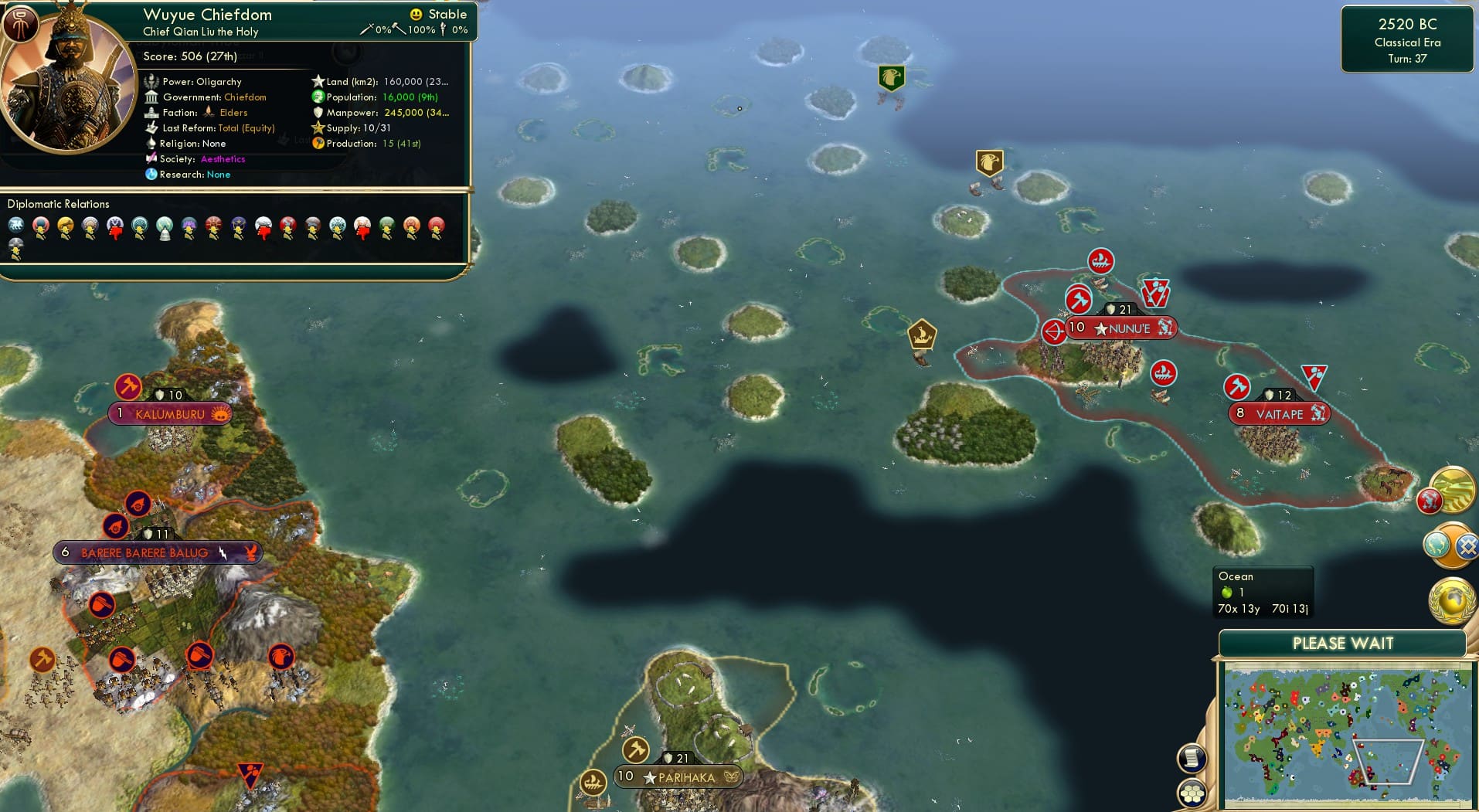Click the galley pennant marker west of Nunu'e

coord(921,335)
